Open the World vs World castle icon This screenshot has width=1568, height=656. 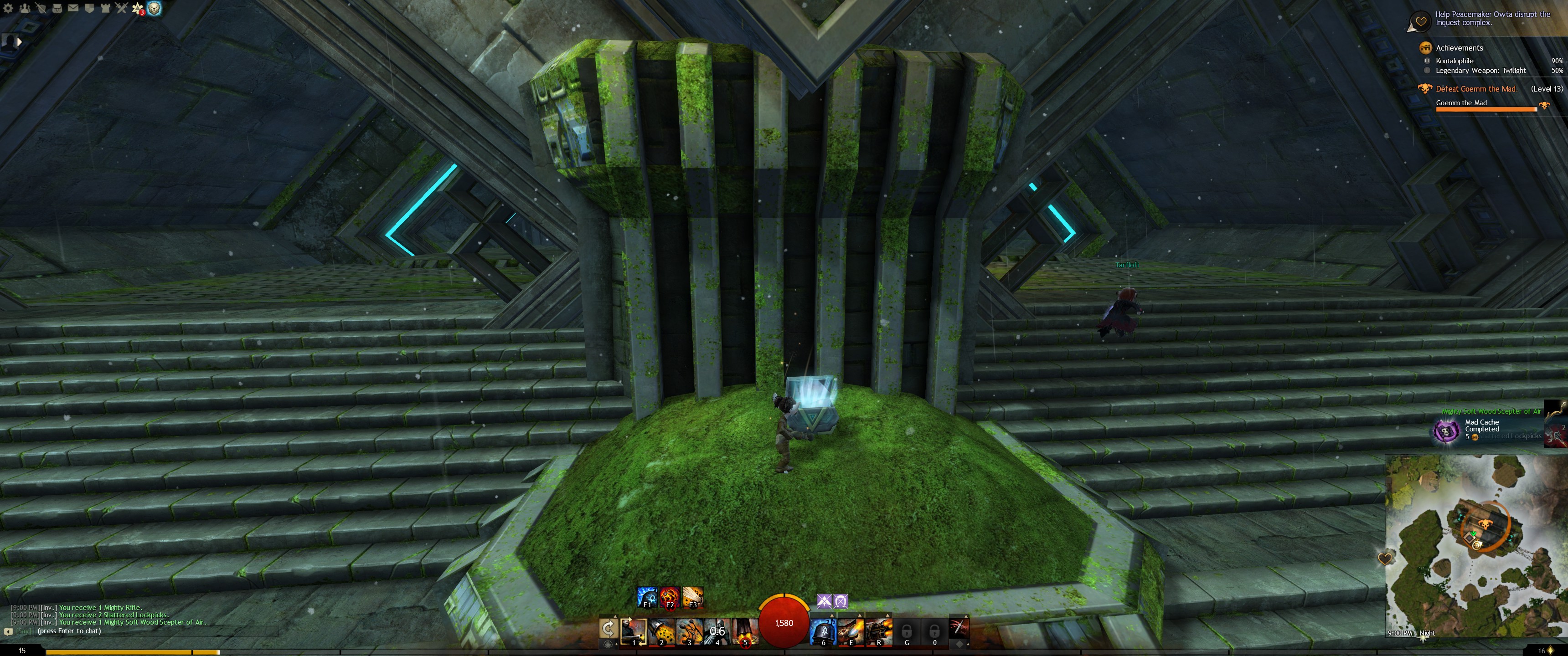coord(105,8)
